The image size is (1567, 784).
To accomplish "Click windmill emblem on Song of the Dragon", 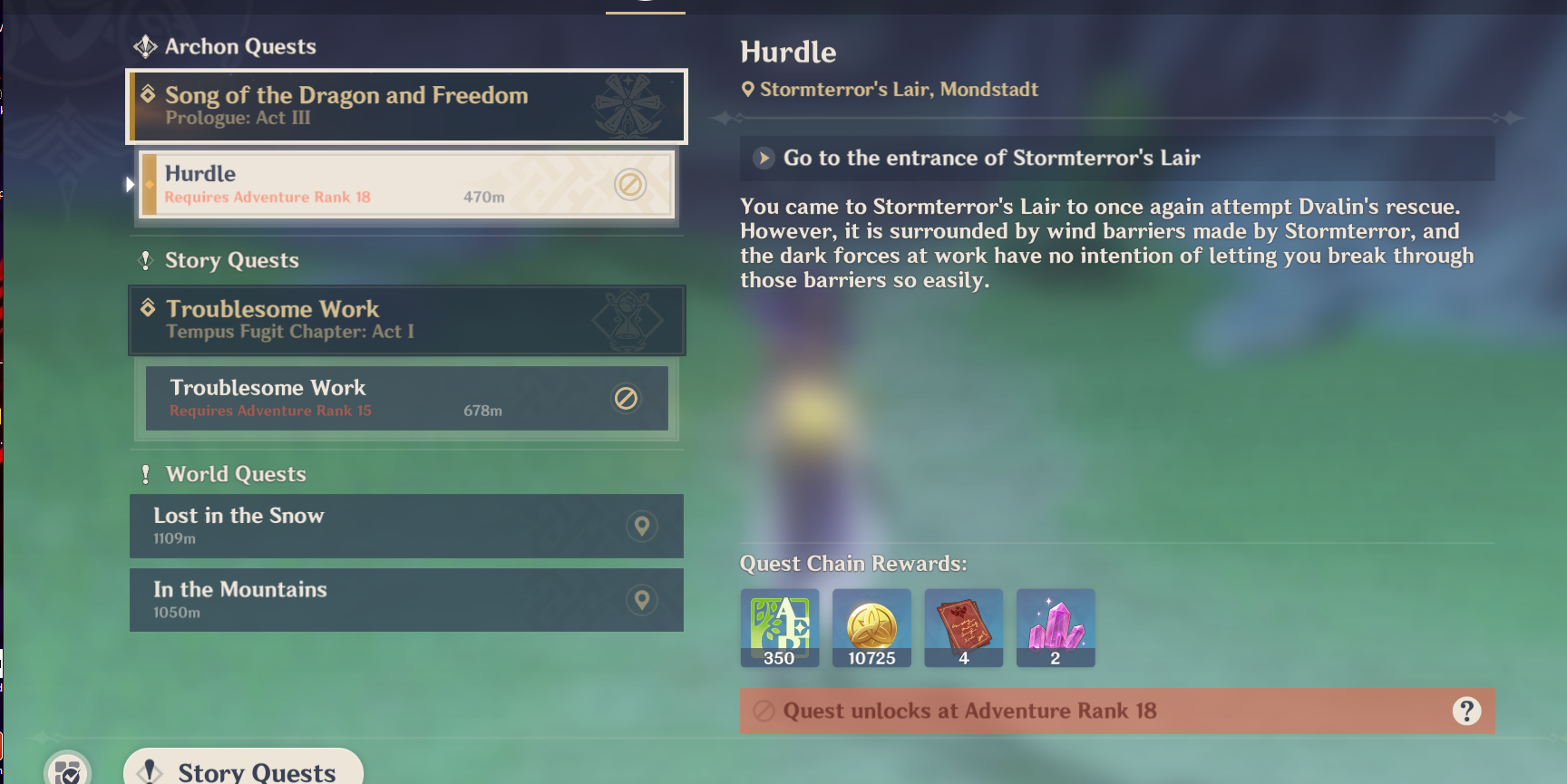I will coord(628,103).
